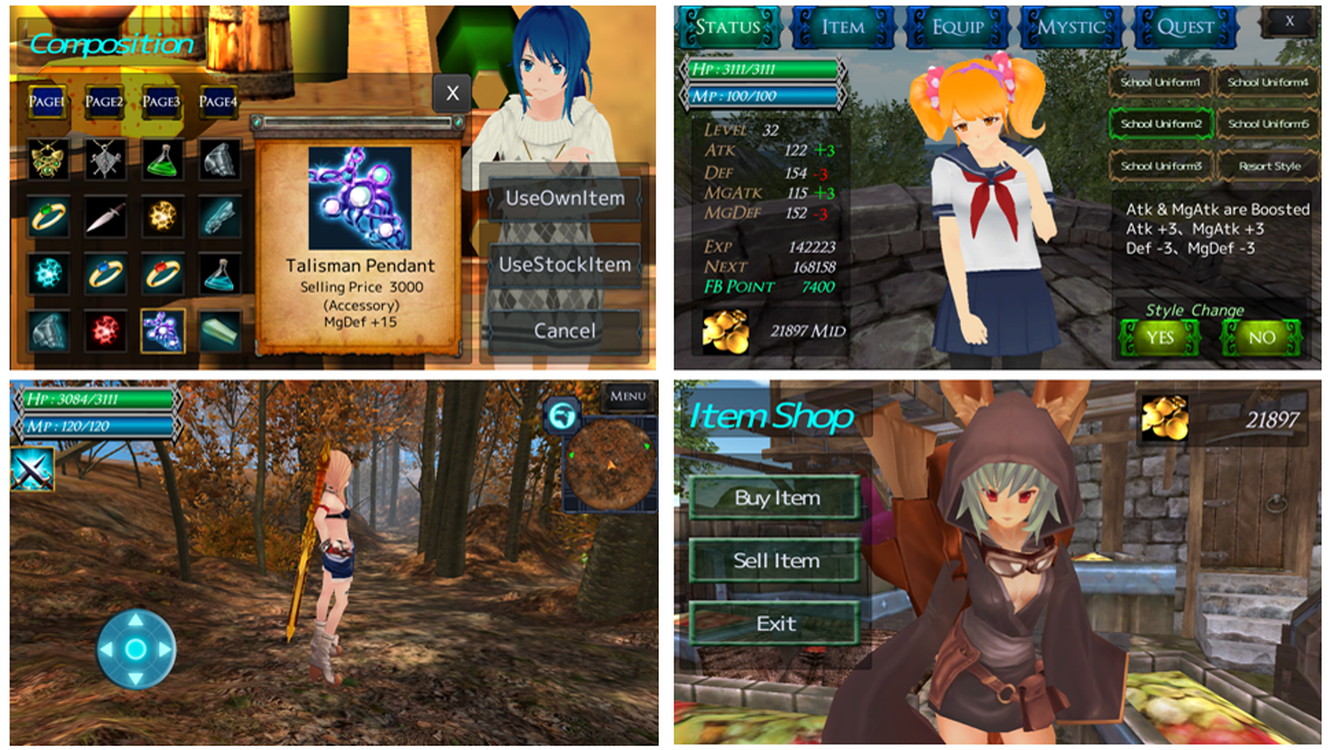This screenshot has width=1334, height=750.
Task: Confirm style change with YES
Action: click(1160, 337)
